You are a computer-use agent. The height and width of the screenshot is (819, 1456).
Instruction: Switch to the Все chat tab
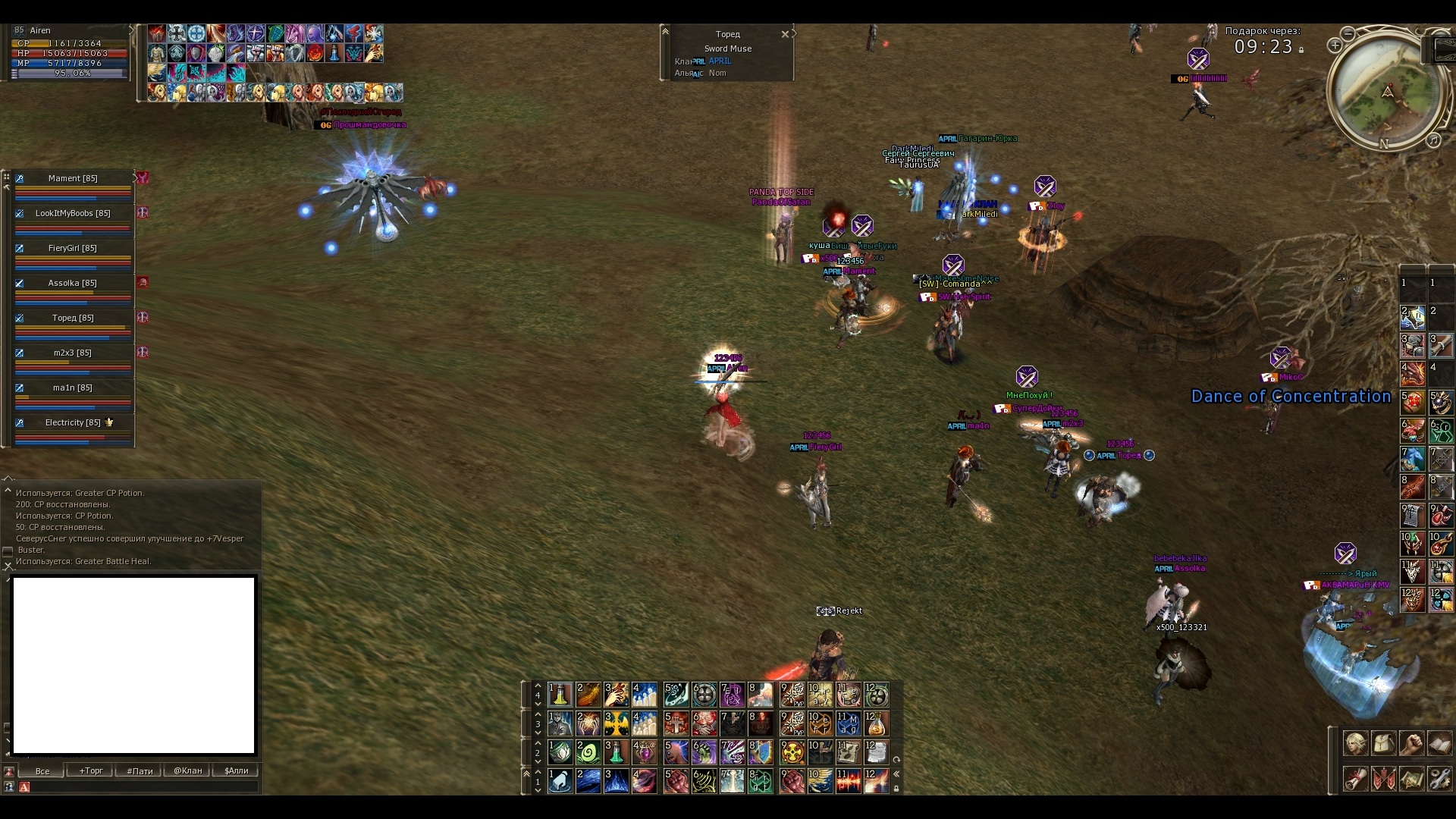(42, 770)
